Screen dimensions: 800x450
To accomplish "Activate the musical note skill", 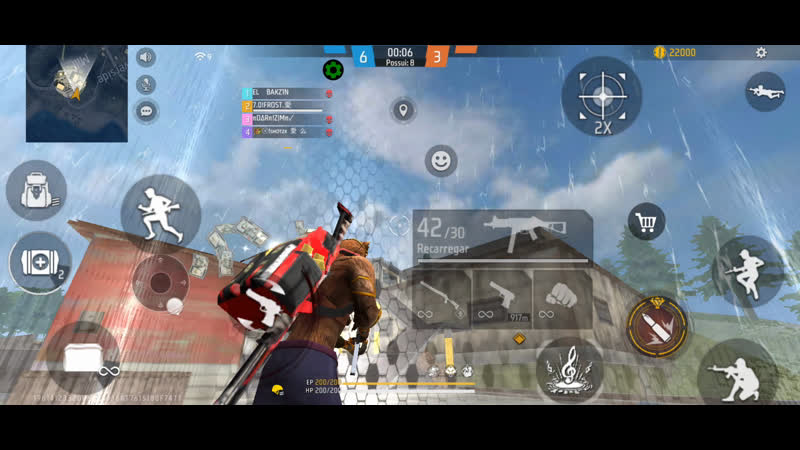I will (x=569, y=371).
